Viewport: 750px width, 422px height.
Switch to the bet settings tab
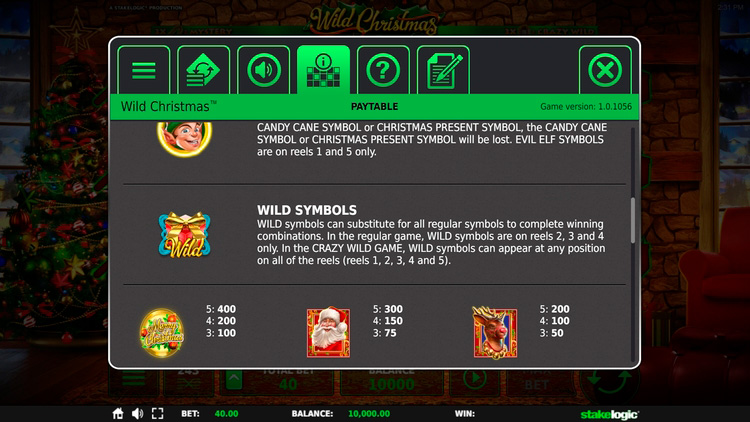[x=204, y=70]
